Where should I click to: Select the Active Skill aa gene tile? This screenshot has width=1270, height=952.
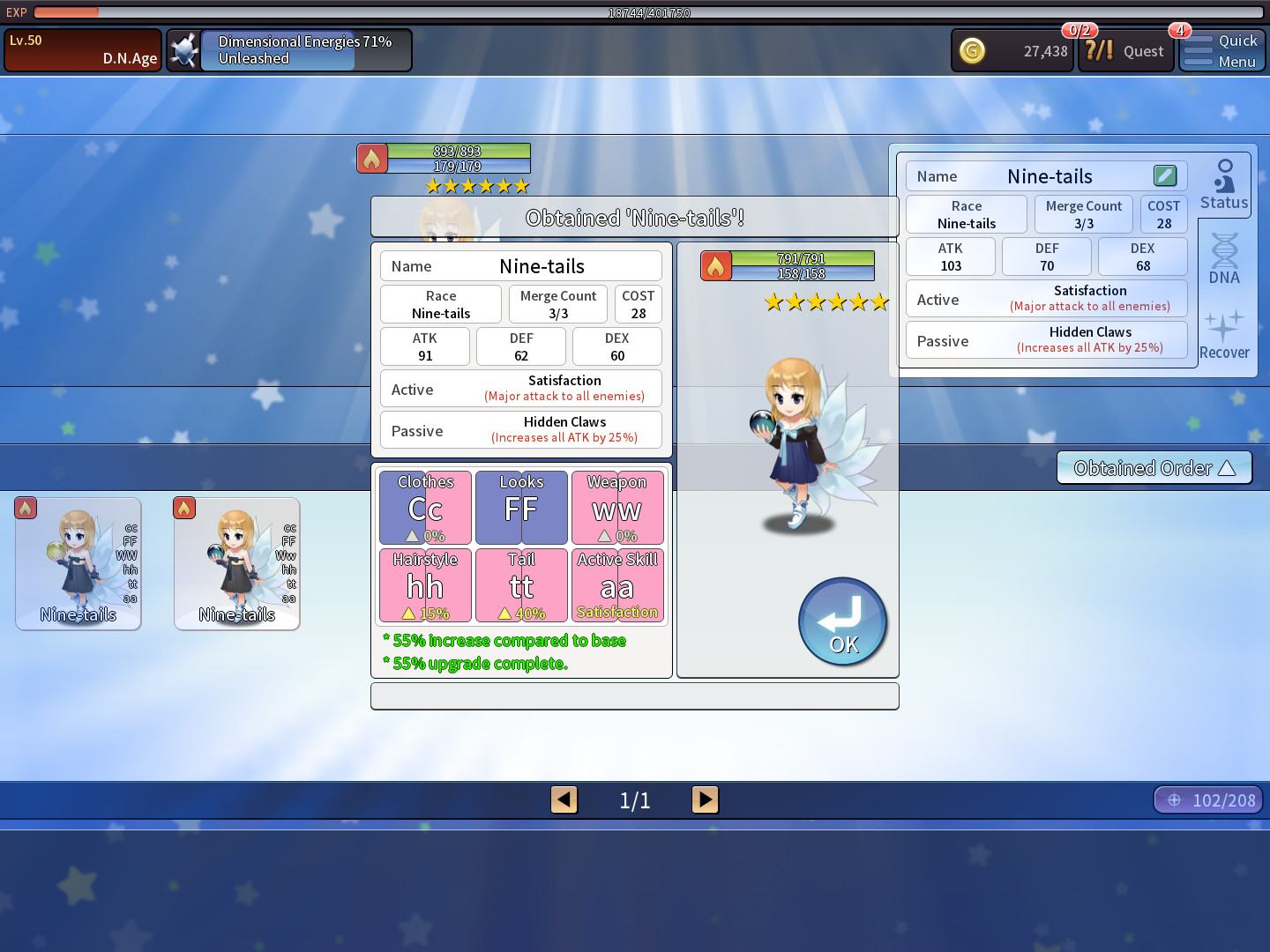[617, 585]
